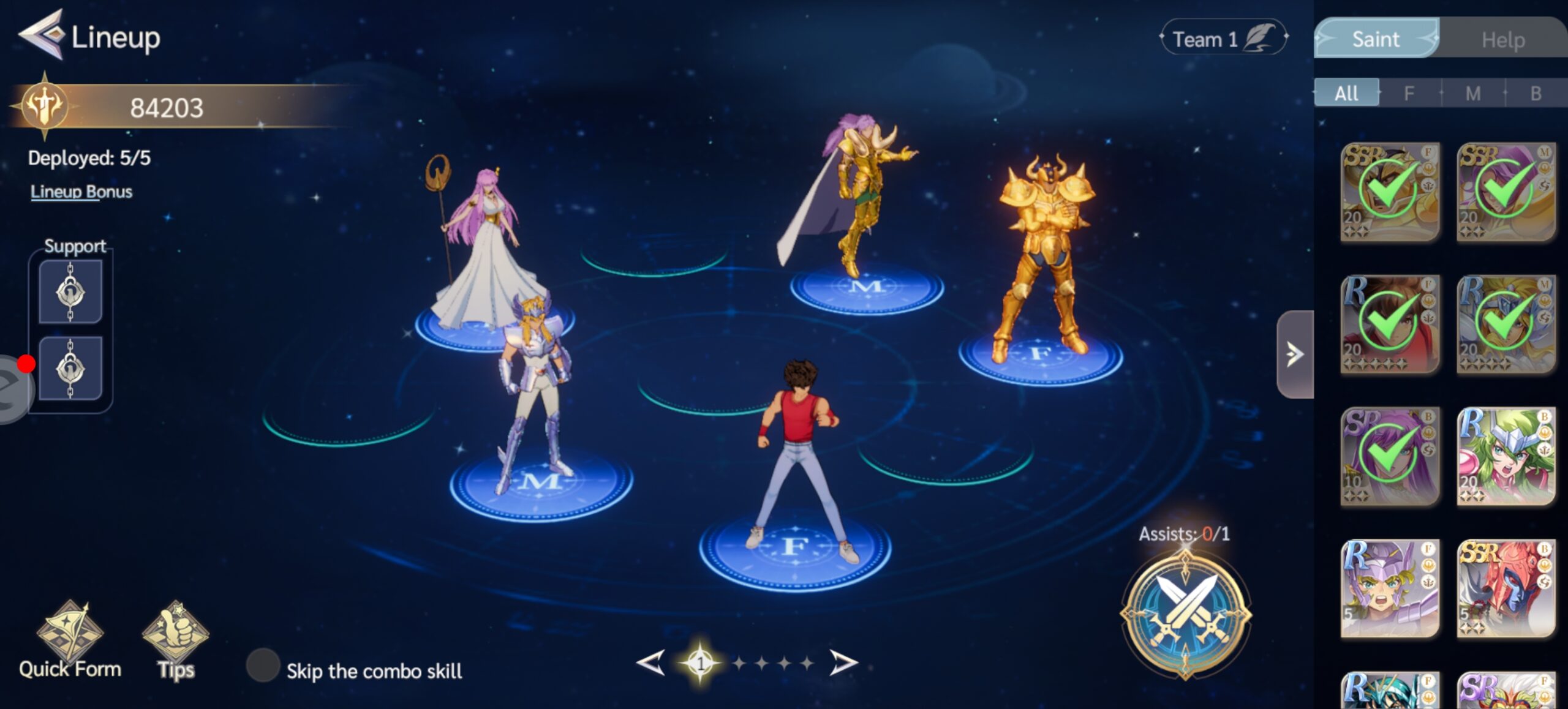
Task: Go to the next team page arrow
Action: click(x=843, y=662)
